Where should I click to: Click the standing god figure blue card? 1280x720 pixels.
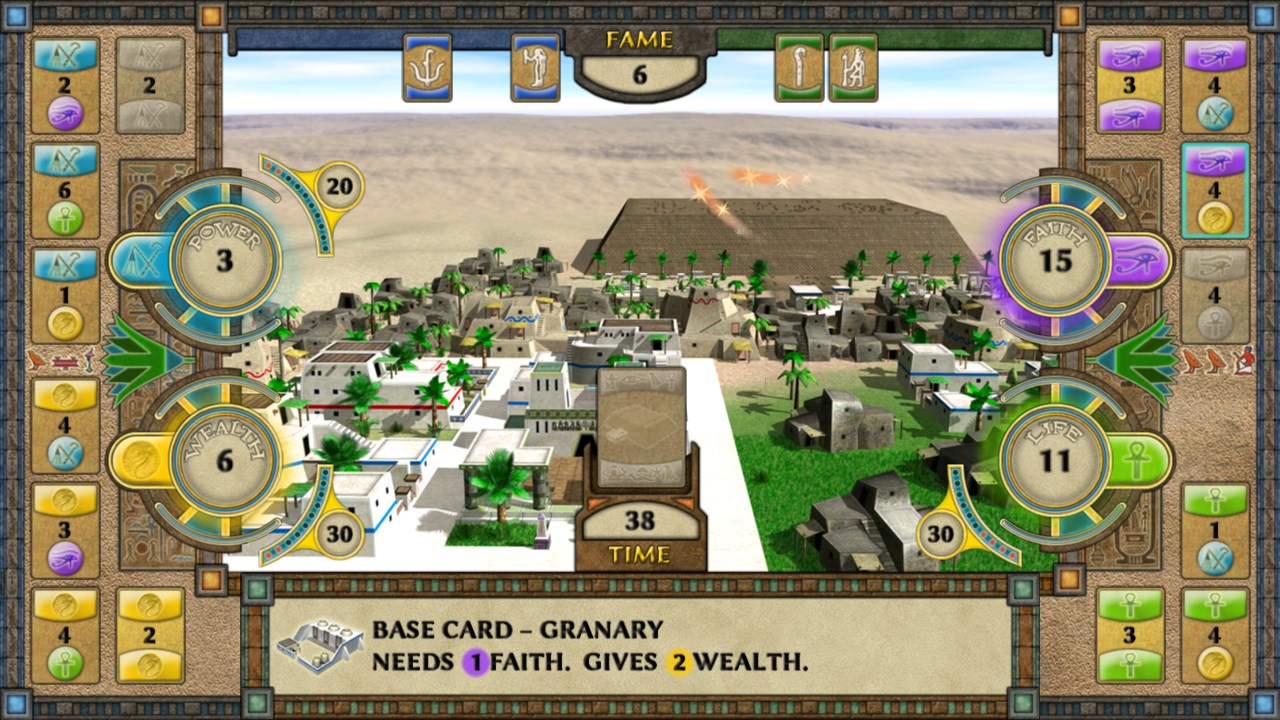(535, 67)
